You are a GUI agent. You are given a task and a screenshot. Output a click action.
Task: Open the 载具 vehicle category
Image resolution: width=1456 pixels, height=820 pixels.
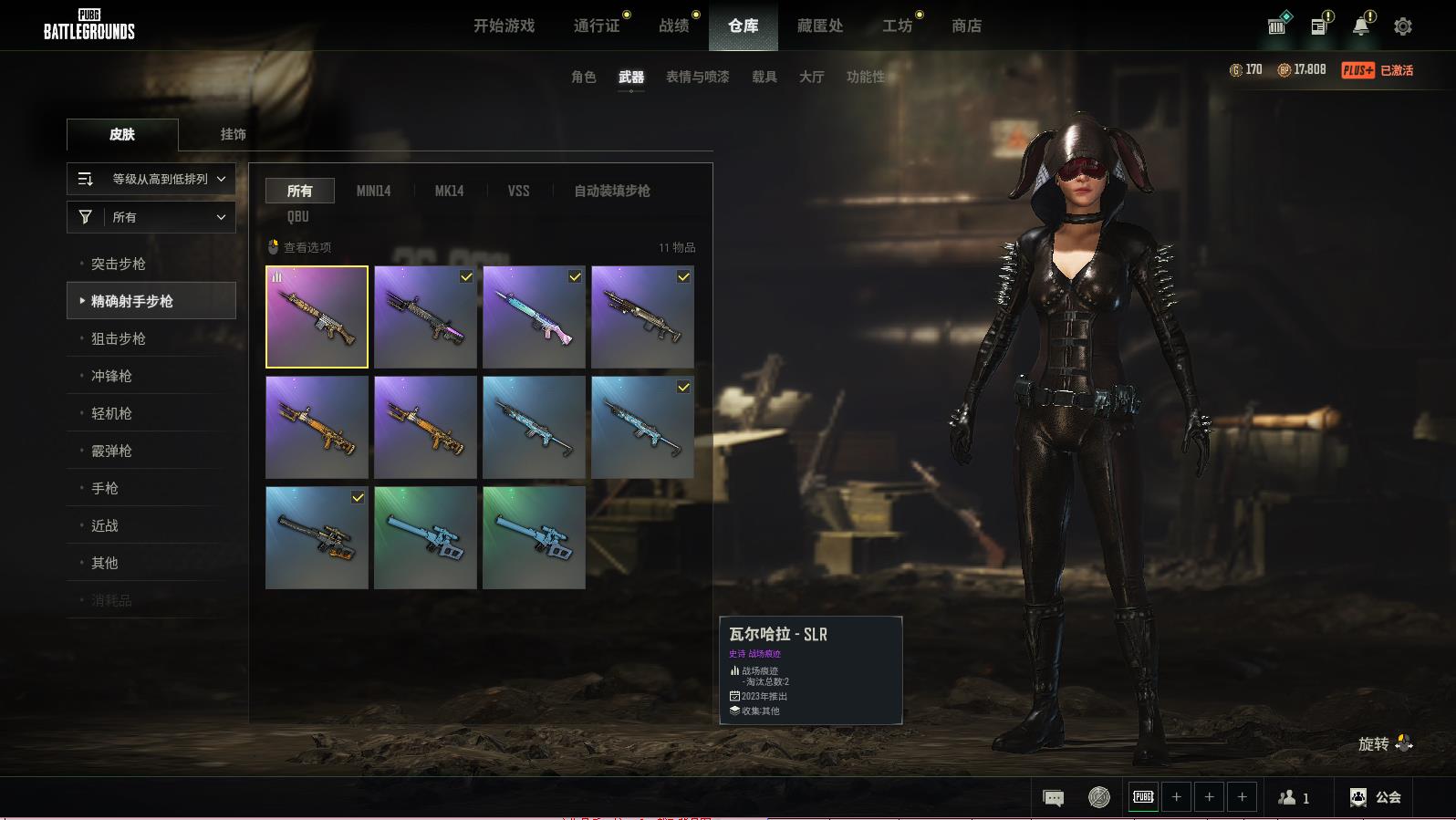coord(764,77)
